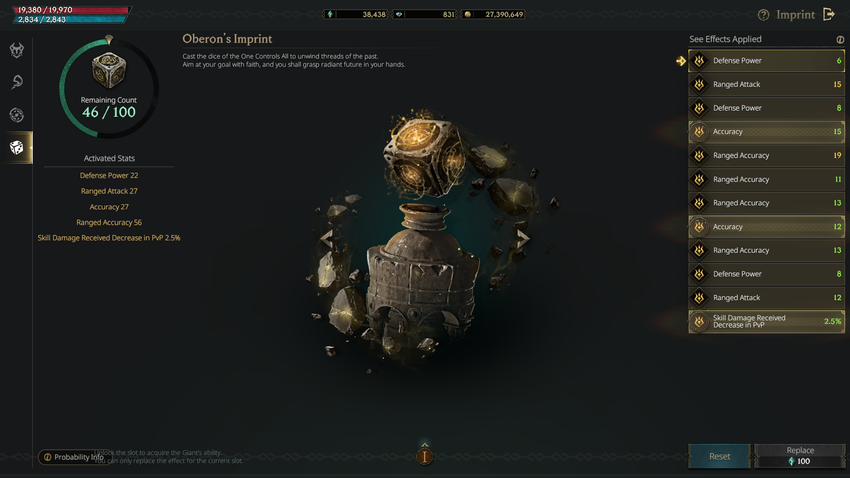Choose the Accuracy 12 effect slot

[766, 227]
